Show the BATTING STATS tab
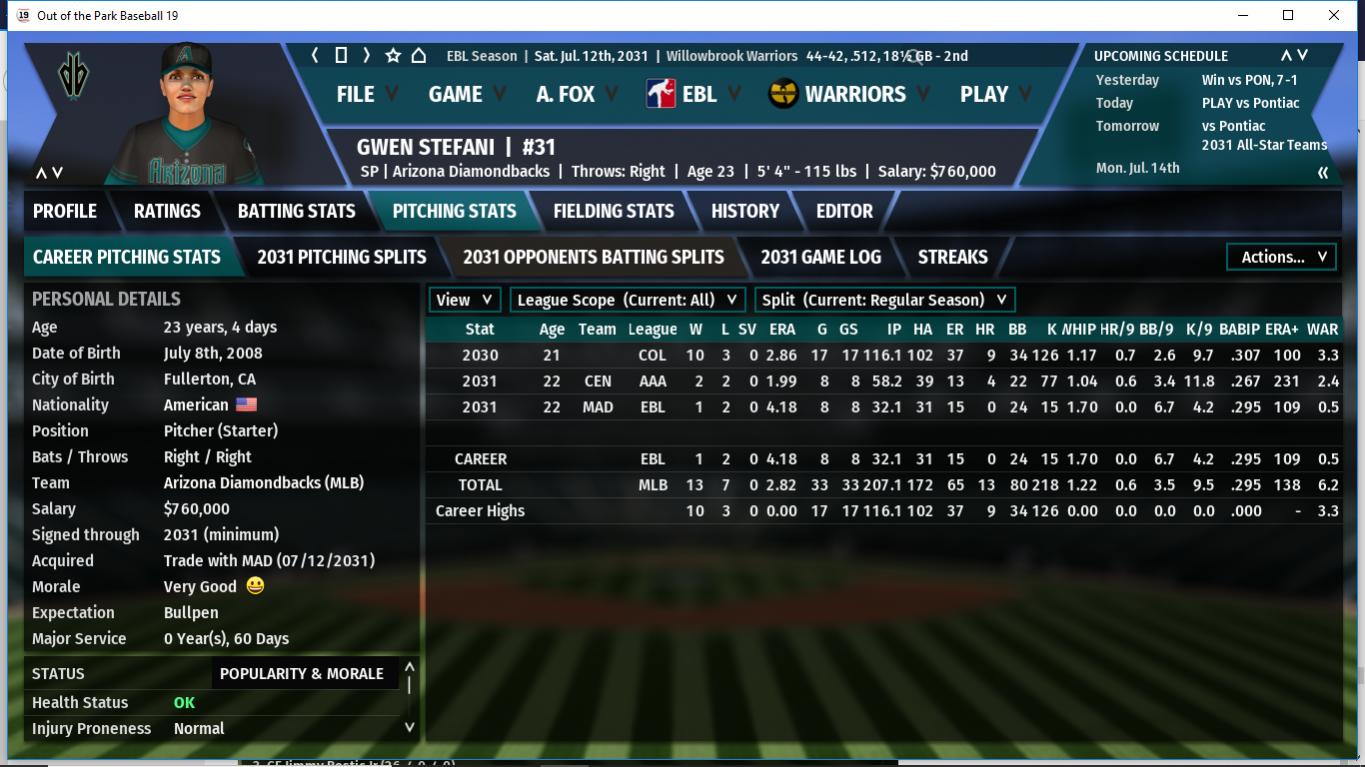 pyautogui.click(x=296, y=211)
